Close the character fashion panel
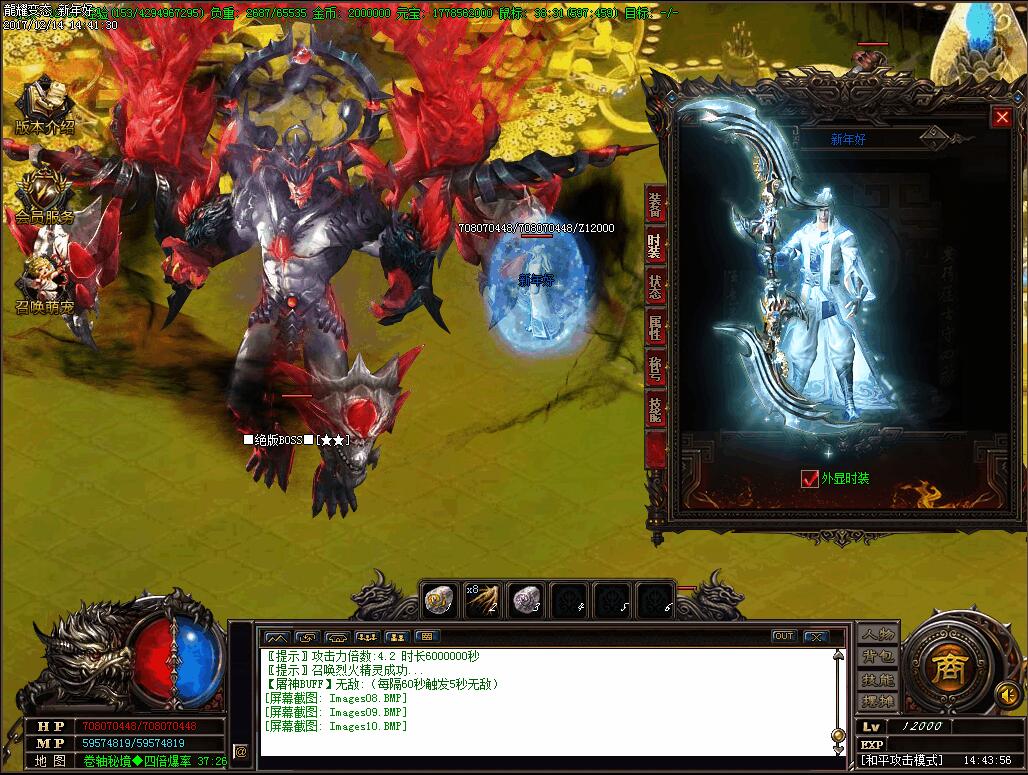Screen dimensions: 1028x775 click(1002, 117)
